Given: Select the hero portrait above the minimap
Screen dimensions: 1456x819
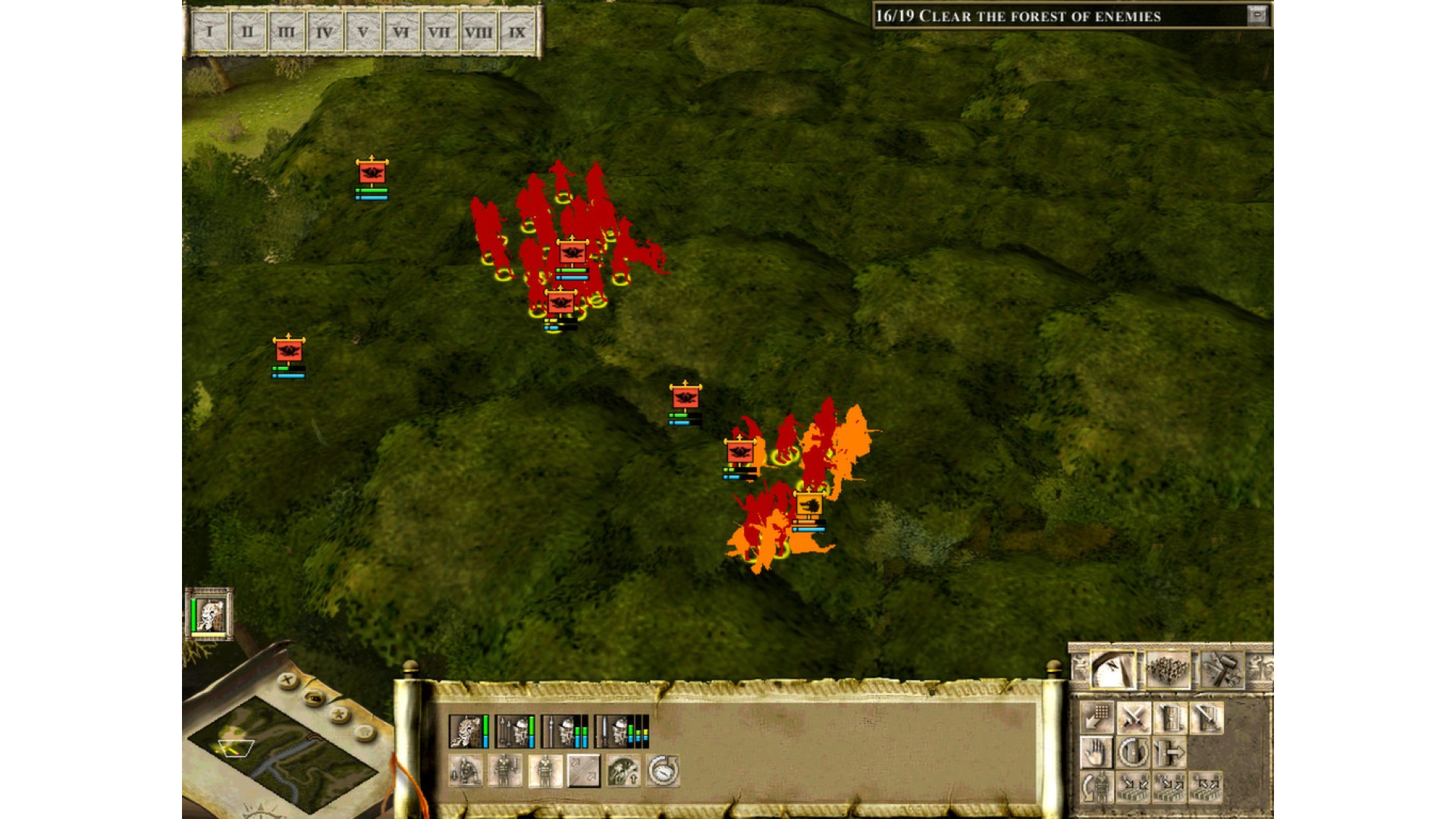Looking at the screenshot, I should coord(209,614).
